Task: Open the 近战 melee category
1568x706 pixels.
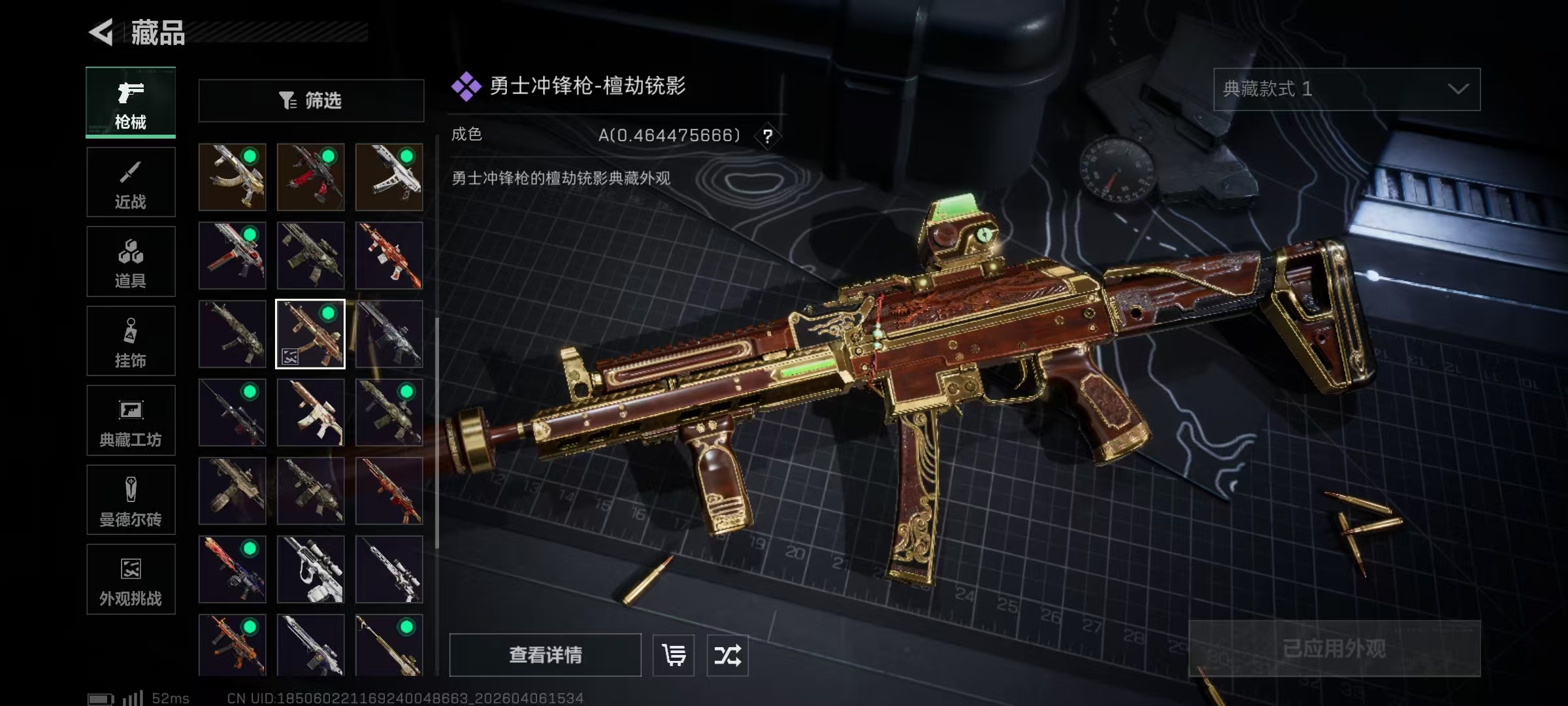Action: tap(131, 182)
